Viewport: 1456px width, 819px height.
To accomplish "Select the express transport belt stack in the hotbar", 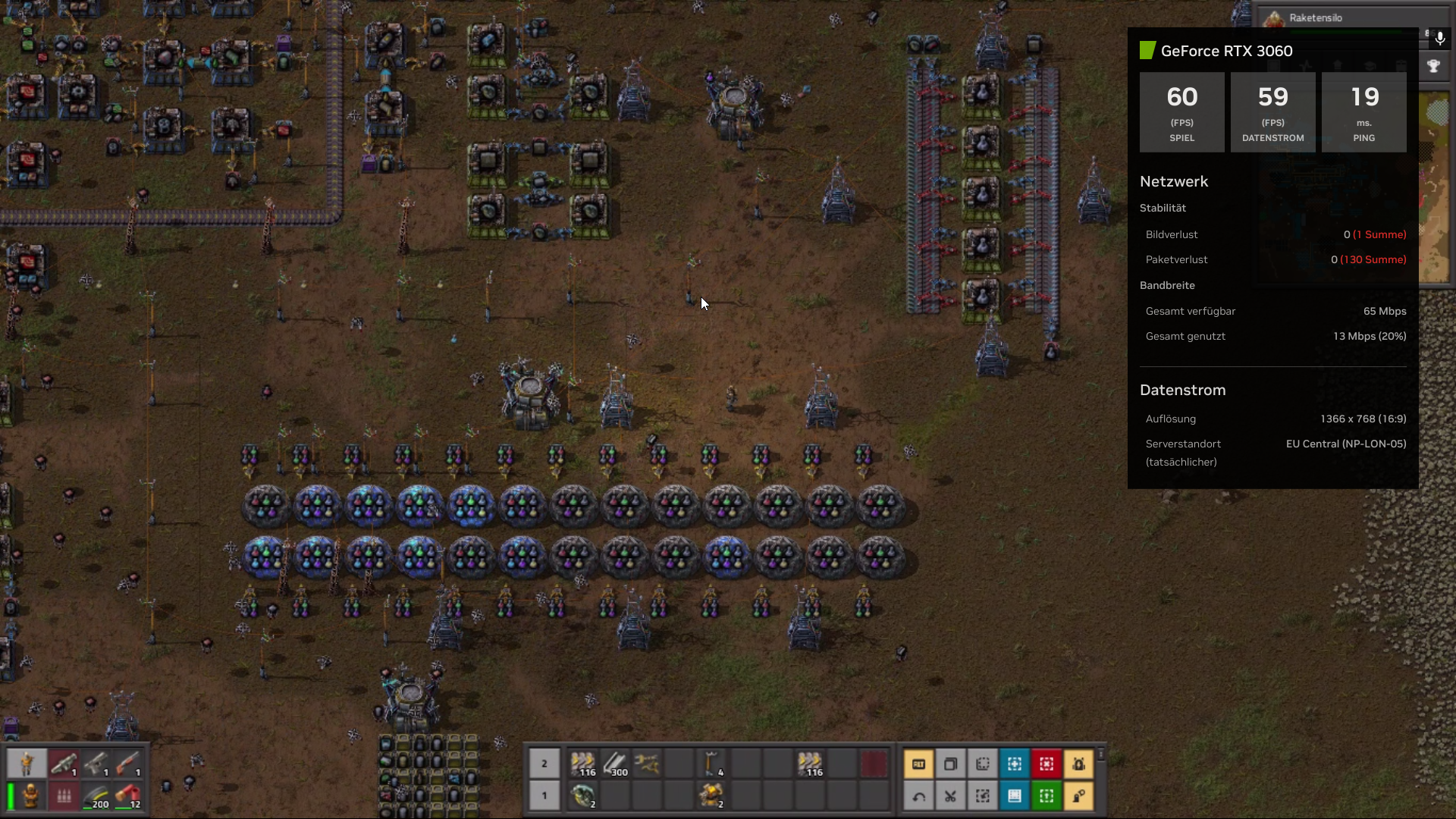I will [583, 764].
